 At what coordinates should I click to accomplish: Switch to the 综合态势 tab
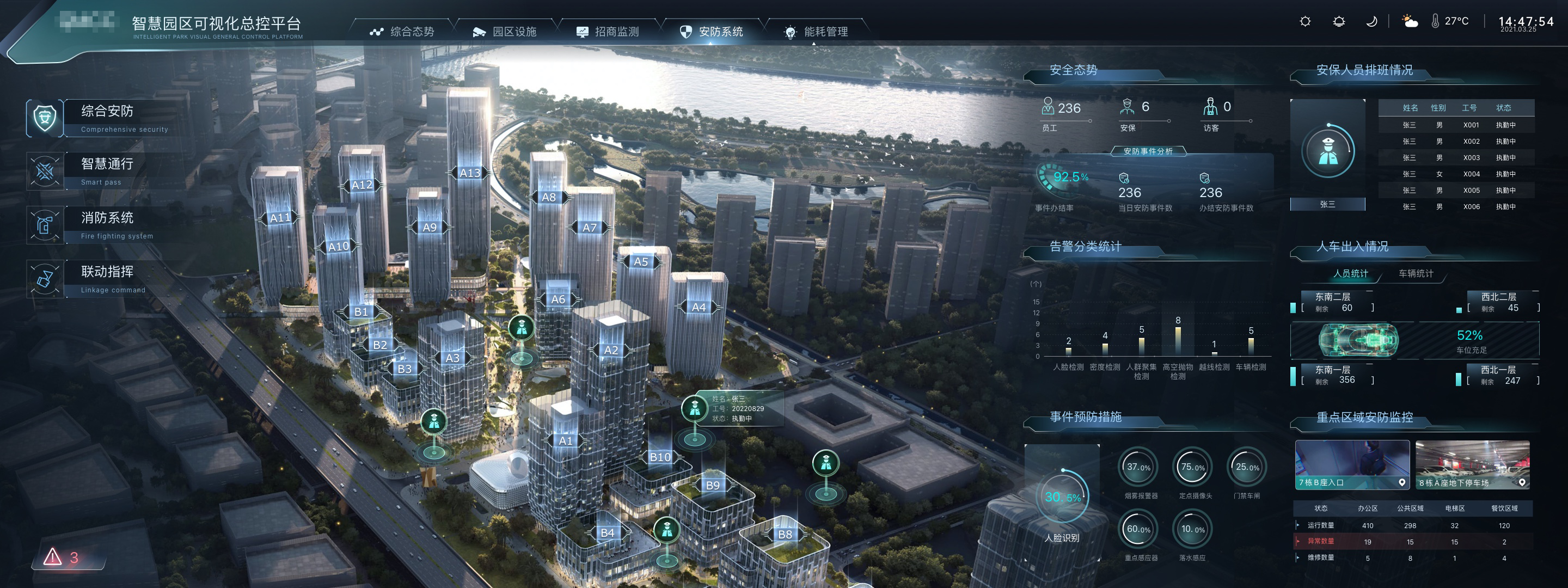click(402, 32)
